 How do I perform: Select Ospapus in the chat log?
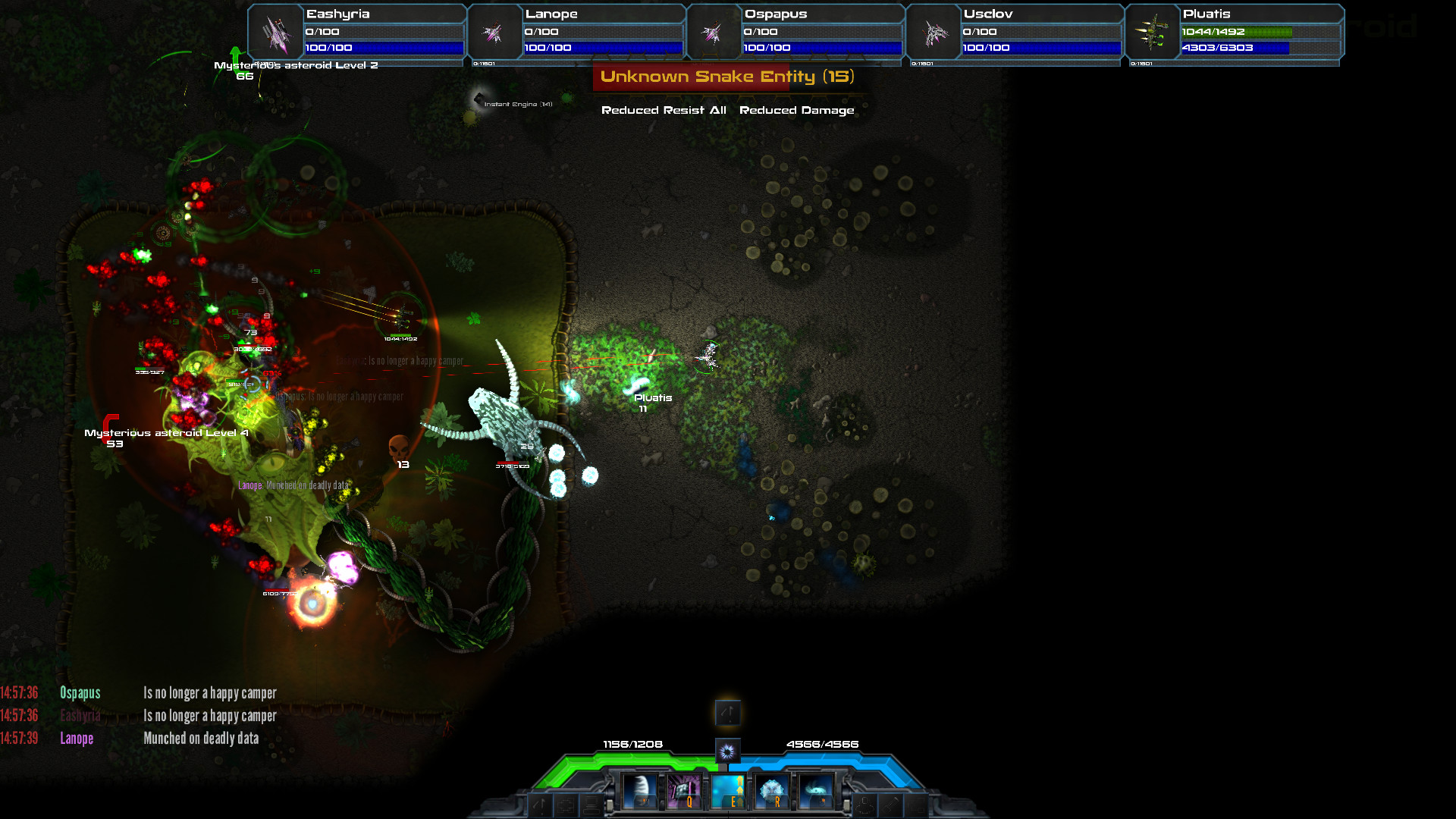coord(80,692)
